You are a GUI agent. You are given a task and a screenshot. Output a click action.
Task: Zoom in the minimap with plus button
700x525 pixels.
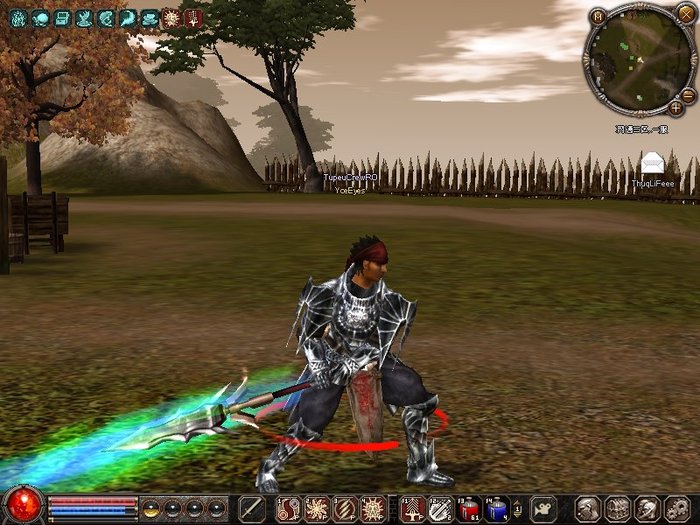point(676,107)
